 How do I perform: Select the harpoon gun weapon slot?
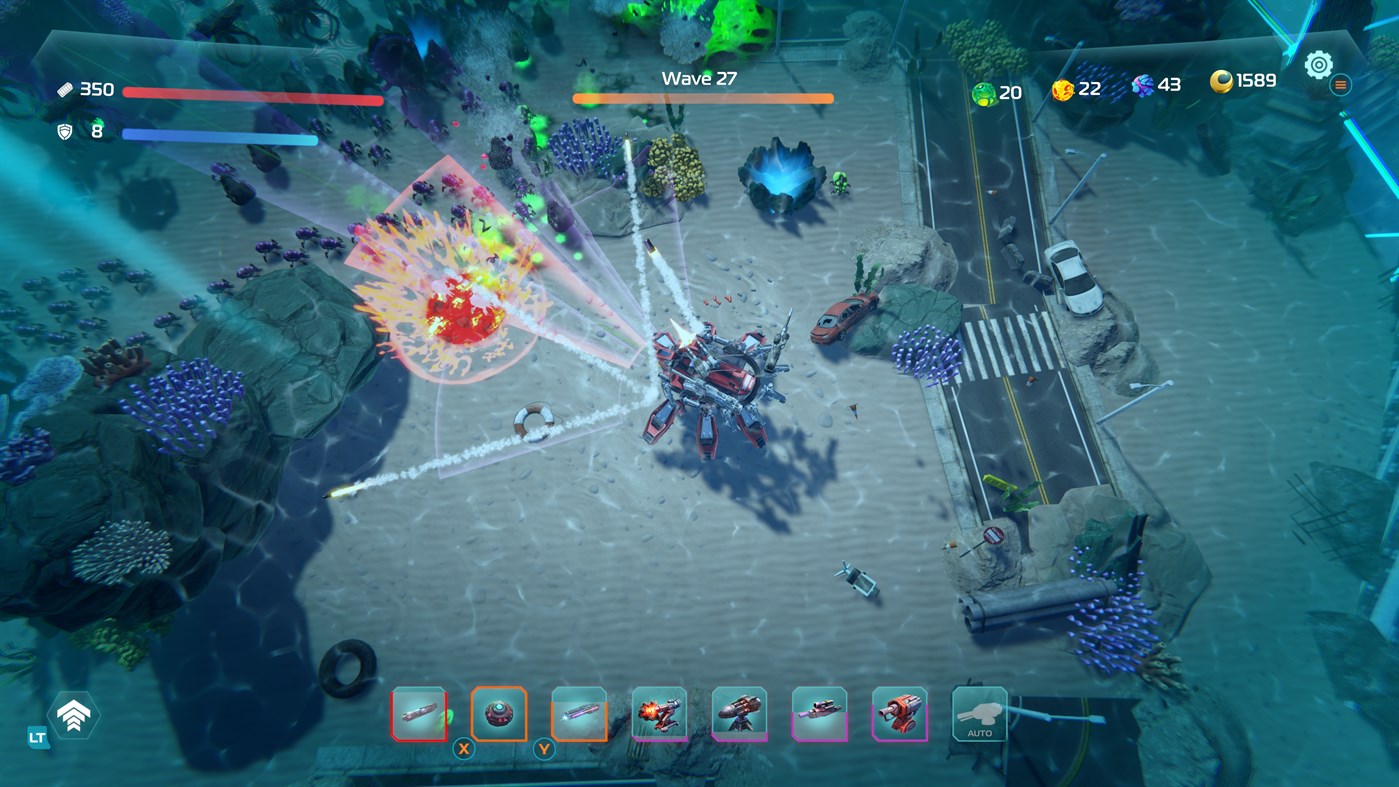click(820, 712)
